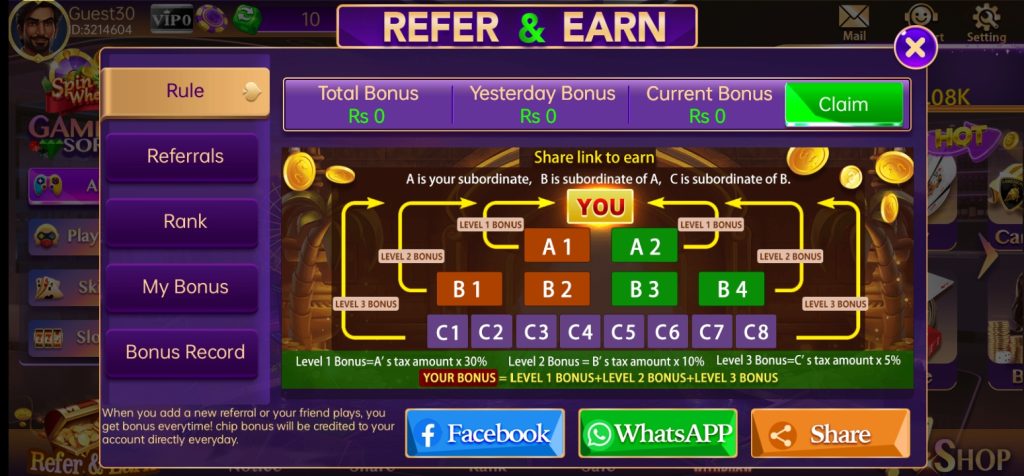This screenshot has width=1024, height=476.
Task: Open the Mail inbox
Action: (x=853, y=22)
